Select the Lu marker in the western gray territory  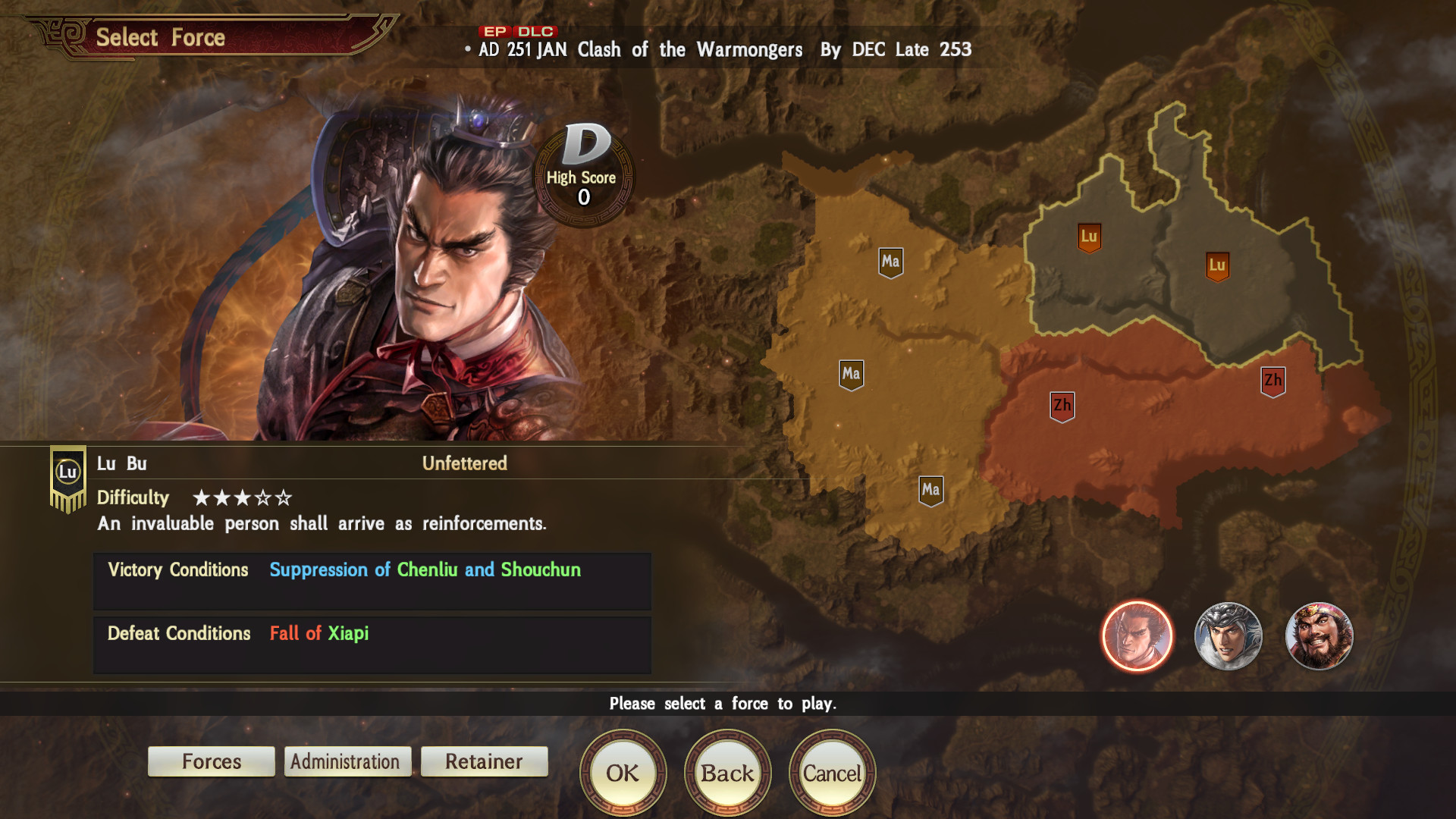click(x=1090, y=237)
